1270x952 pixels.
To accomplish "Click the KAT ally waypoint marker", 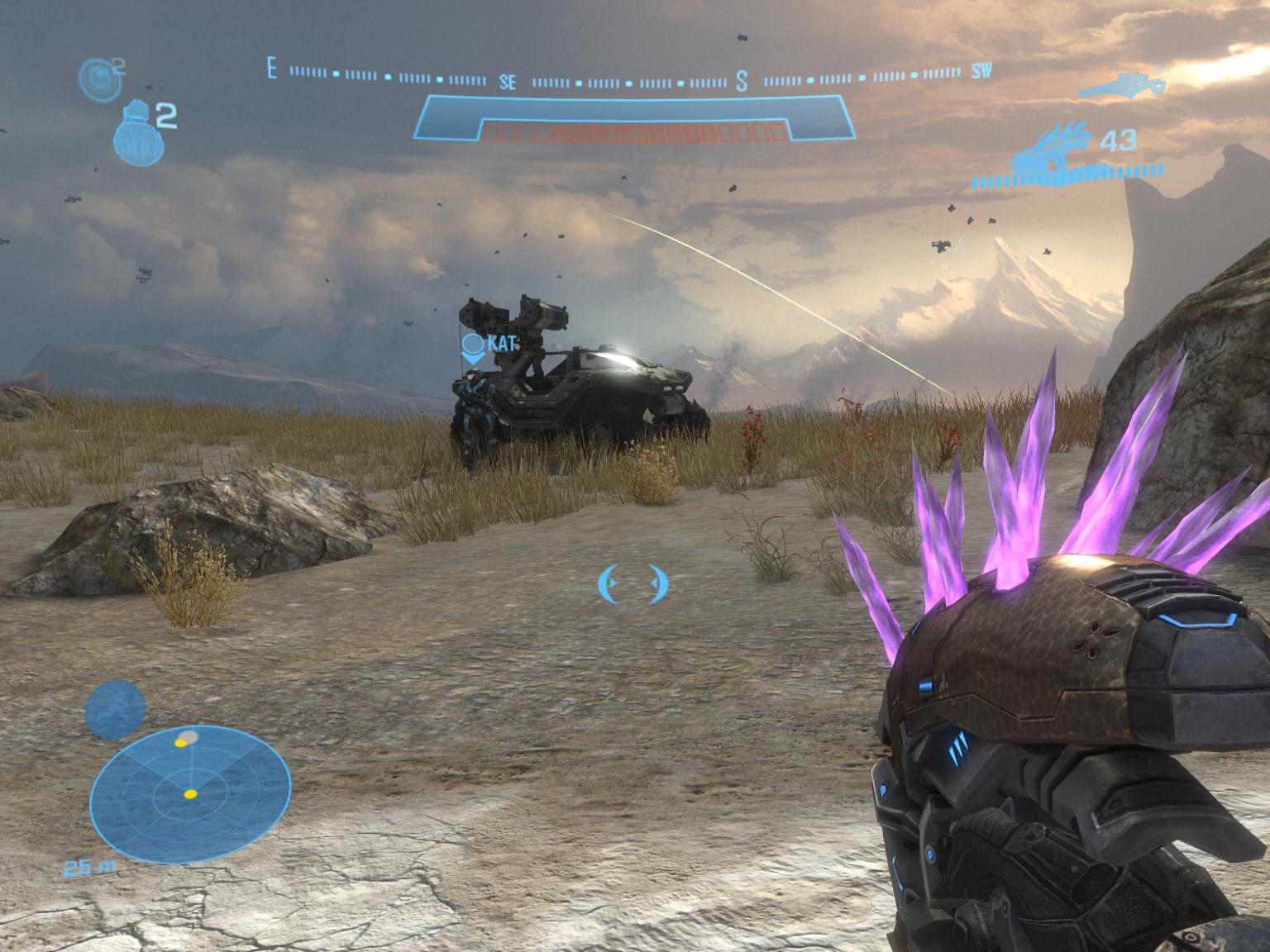I will coord(474,349).
